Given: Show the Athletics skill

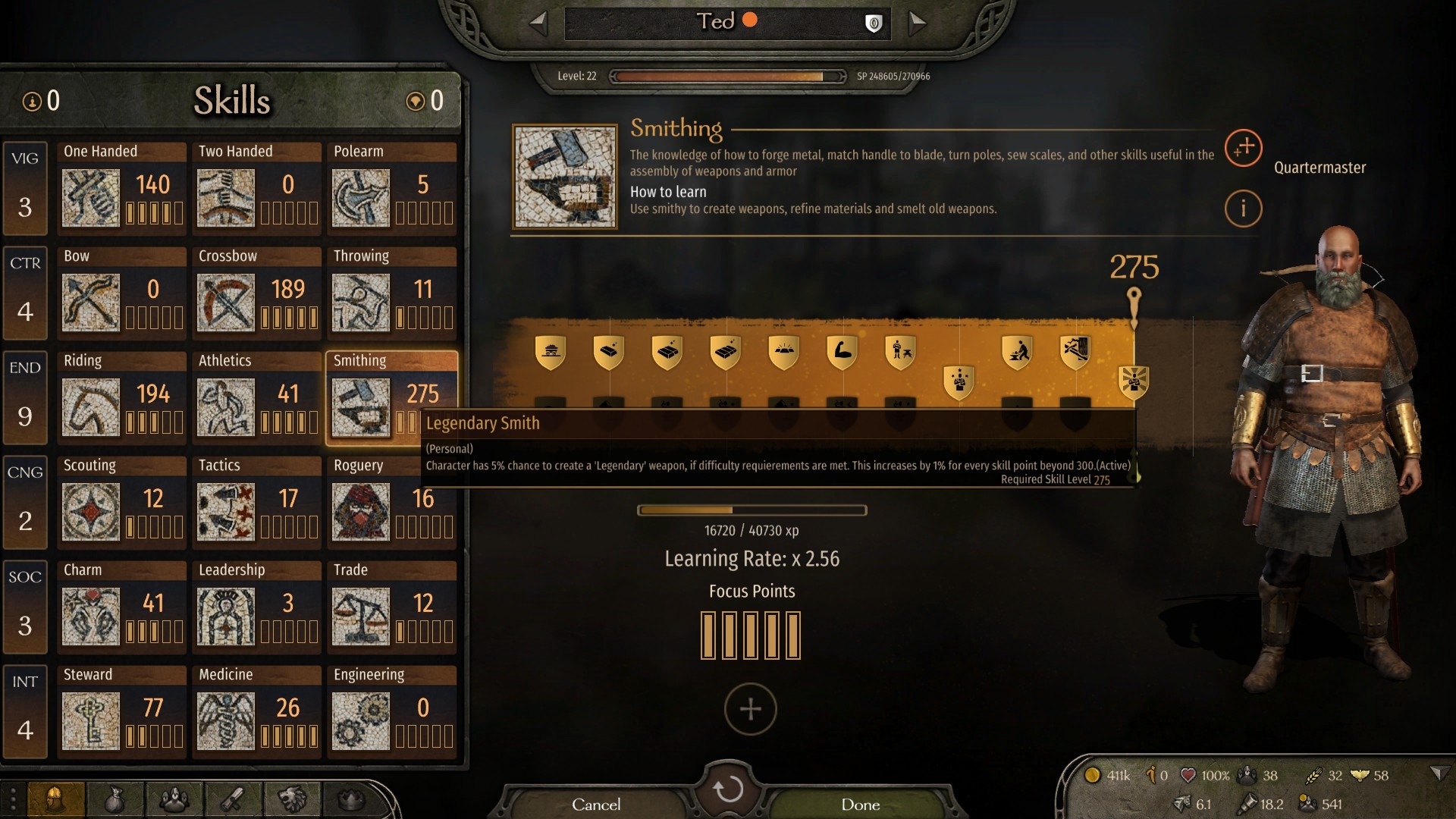Looking at the screenshot, I should 257,395.
